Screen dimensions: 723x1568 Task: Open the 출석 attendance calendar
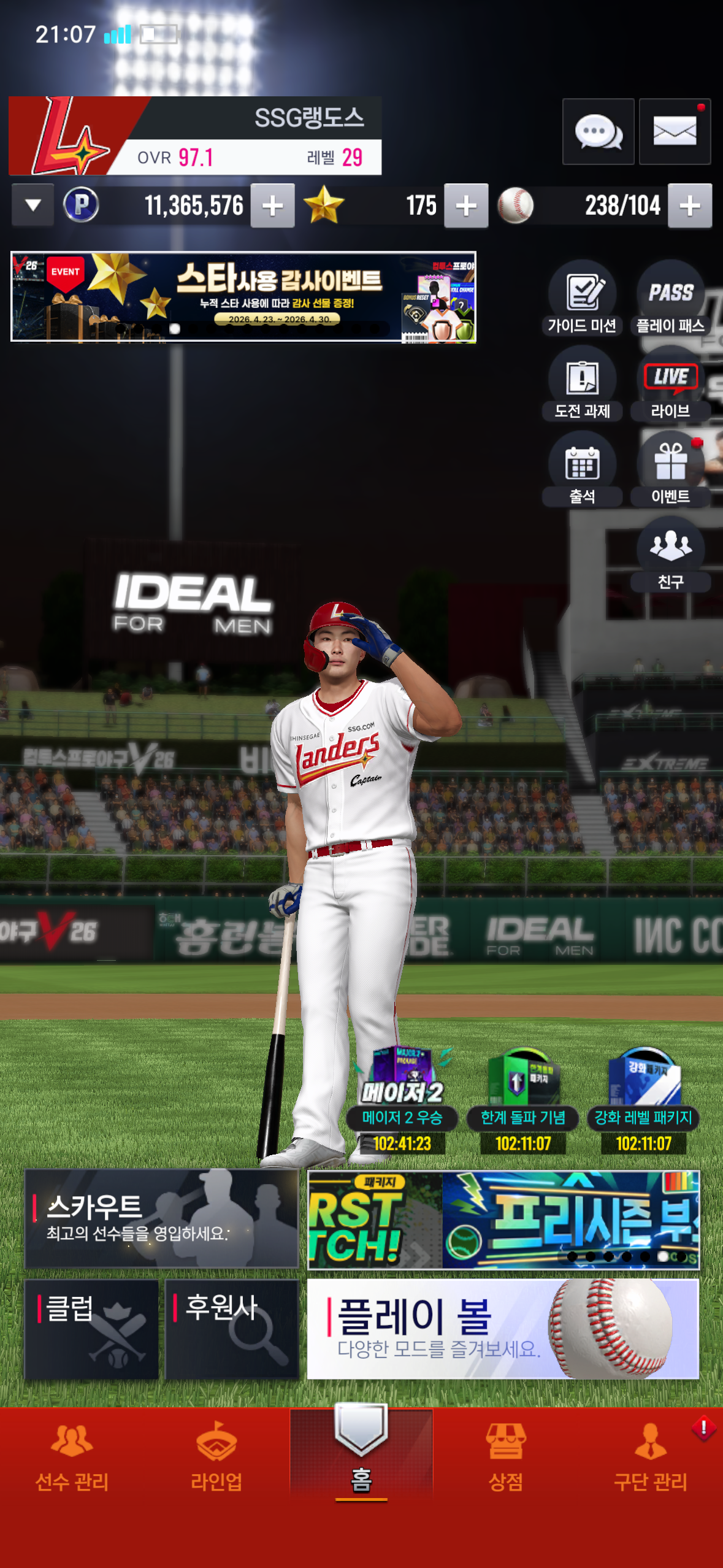(582, 471)
